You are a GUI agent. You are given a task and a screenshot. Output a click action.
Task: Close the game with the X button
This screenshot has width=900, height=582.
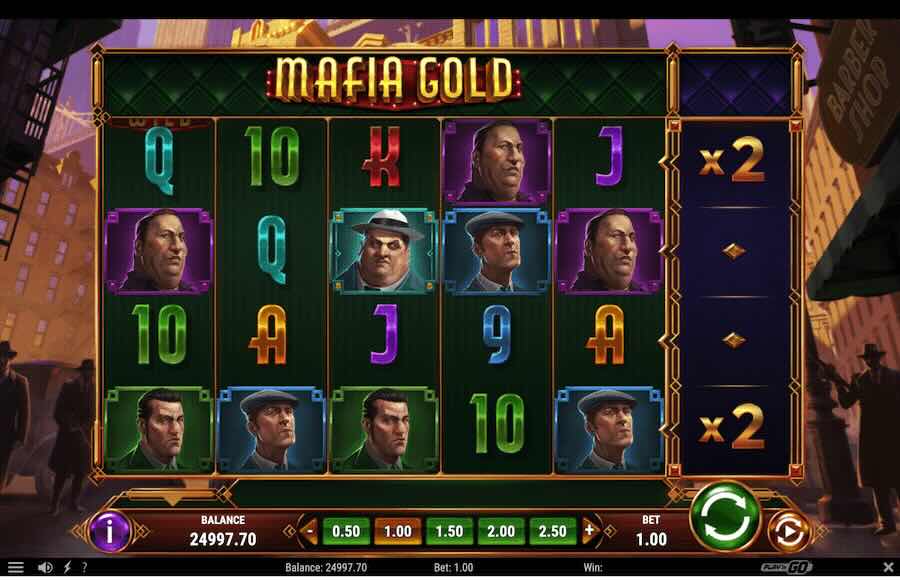[886, 568]
